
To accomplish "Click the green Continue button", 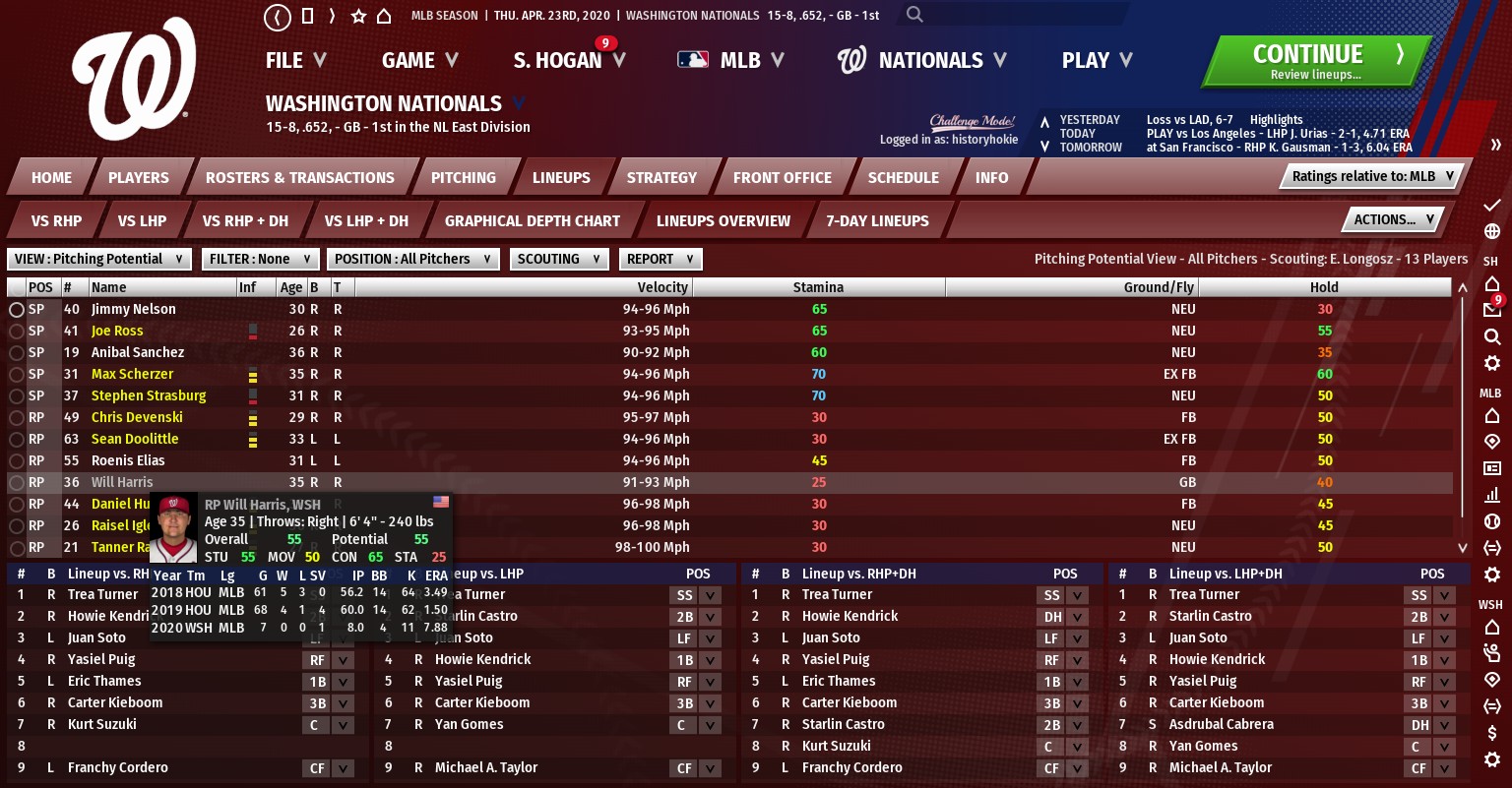I will point(1314,61).
